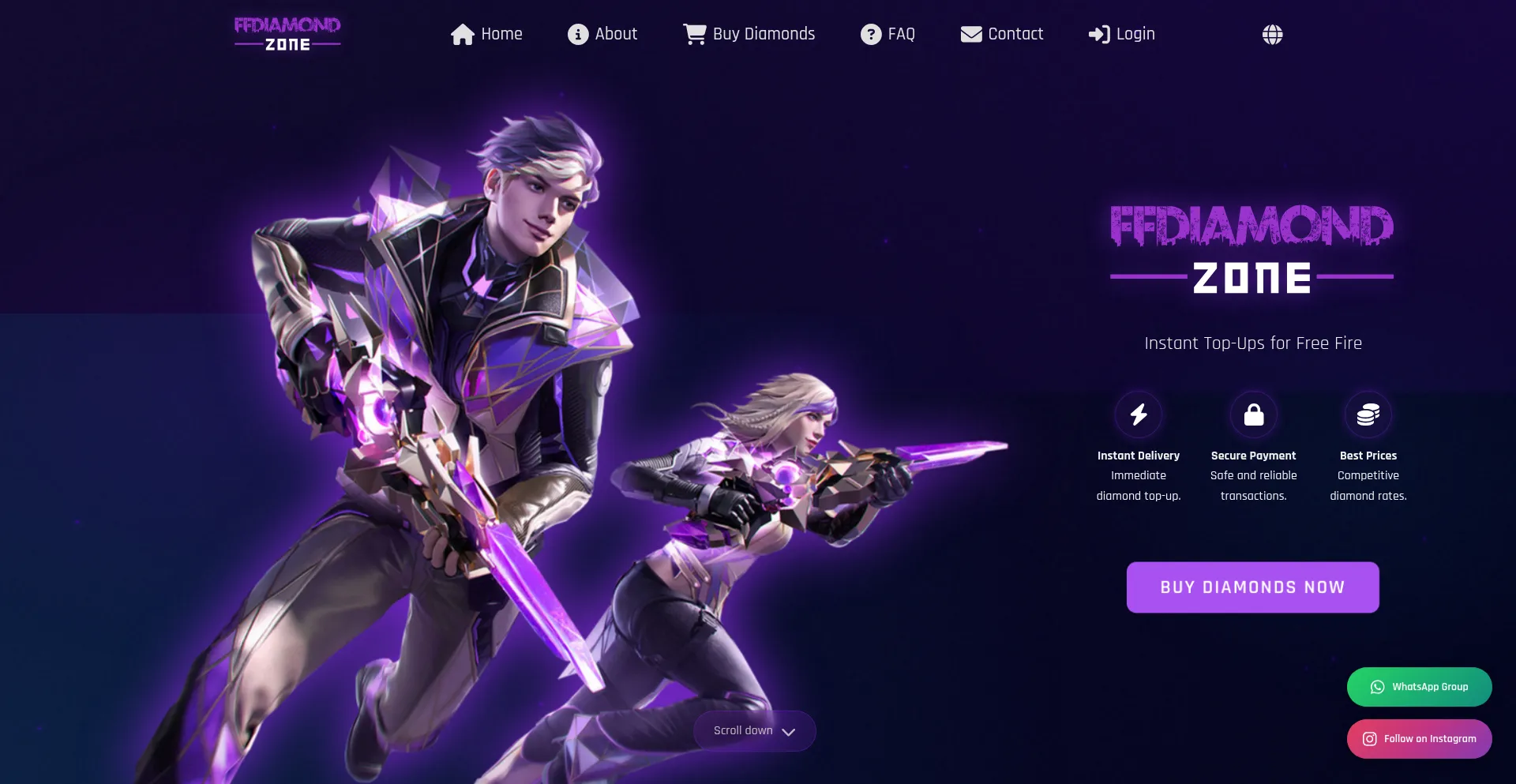Click the Login link

pyautogui.click(x=1121, y=34)
